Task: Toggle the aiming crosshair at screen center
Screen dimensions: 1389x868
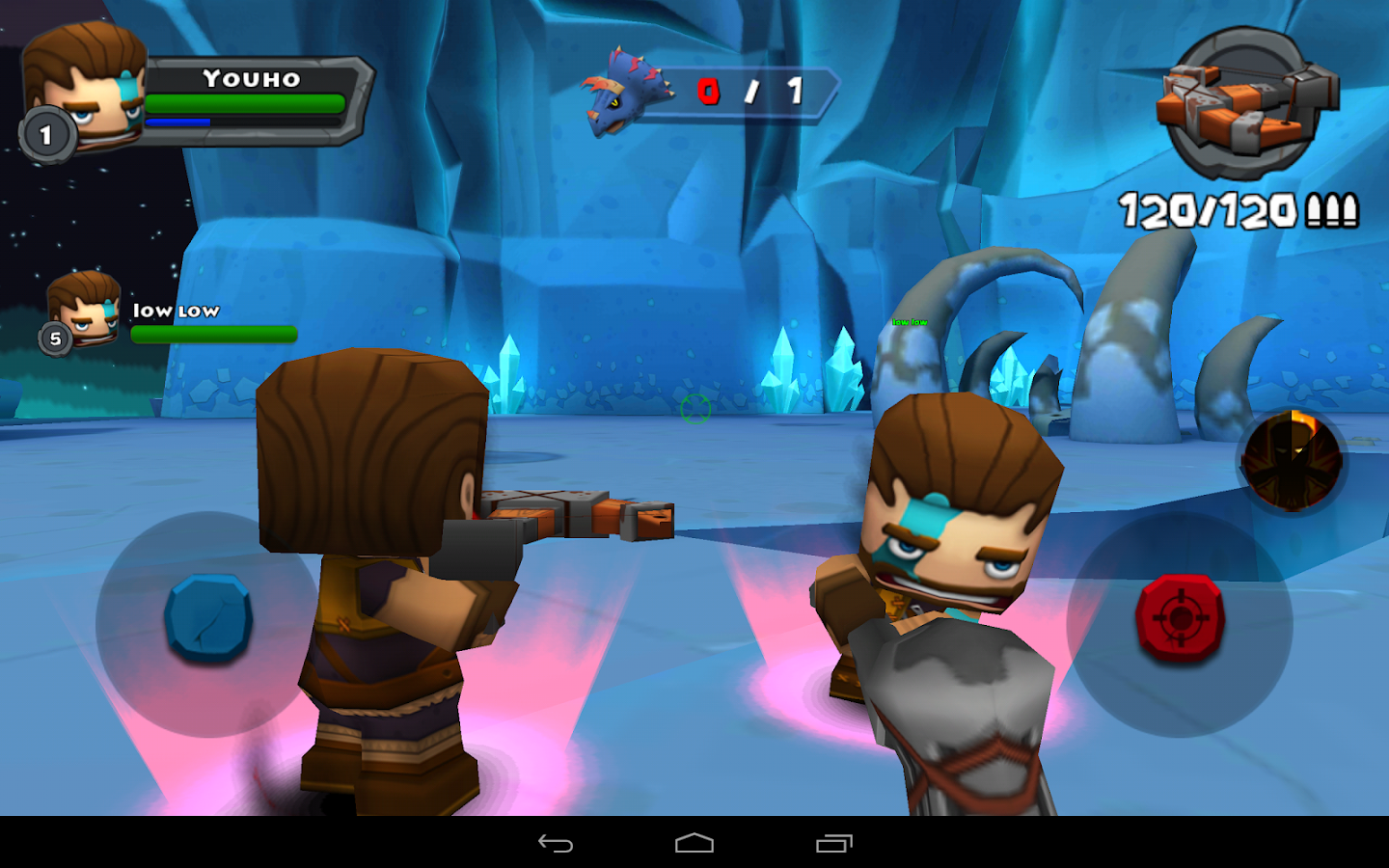Action: pos(694,409)
